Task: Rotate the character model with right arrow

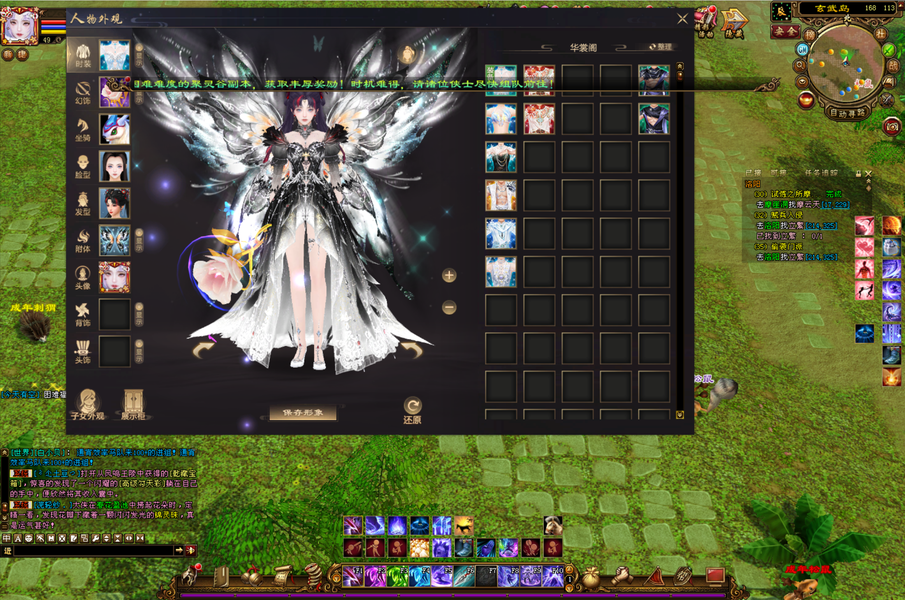Action: tap(410, 349)
